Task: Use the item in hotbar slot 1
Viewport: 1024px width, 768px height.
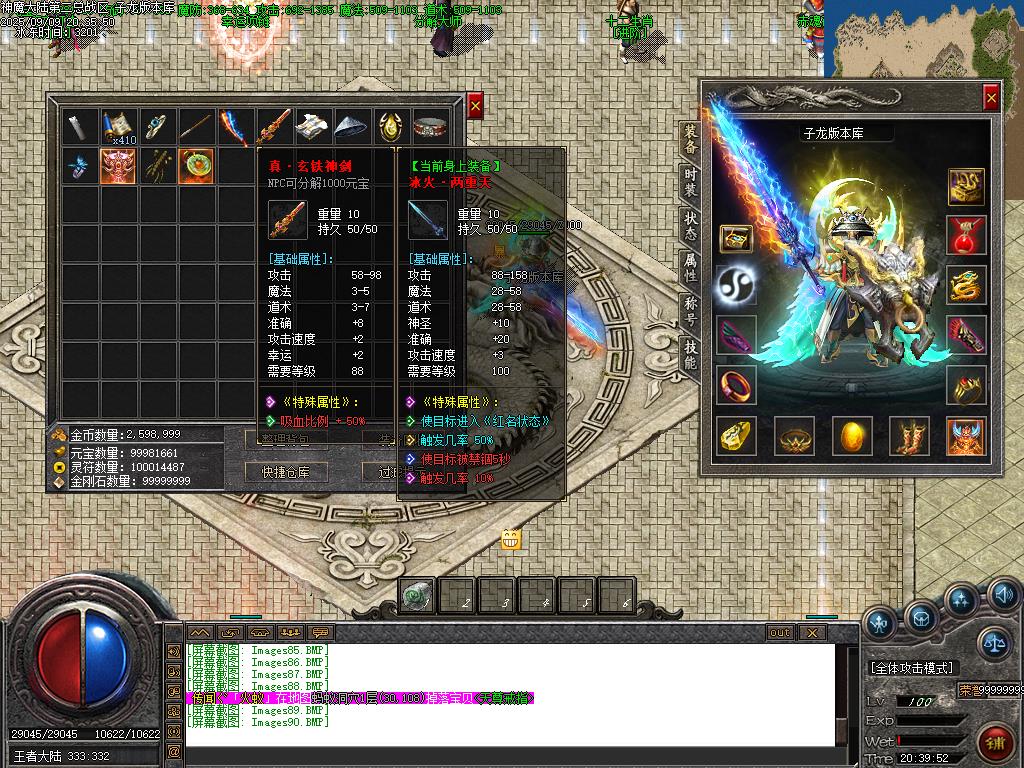Action: click(416, 595)
